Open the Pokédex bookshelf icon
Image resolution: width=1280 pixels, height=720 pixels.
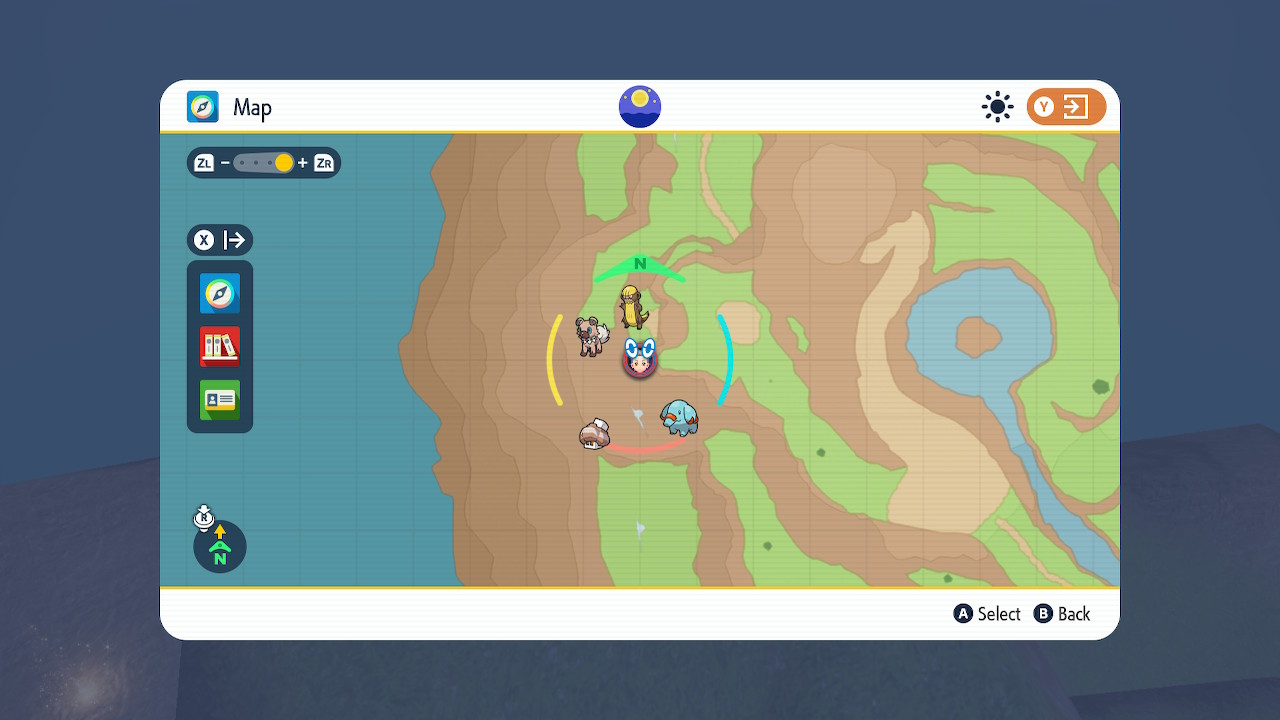pos(219,347)
